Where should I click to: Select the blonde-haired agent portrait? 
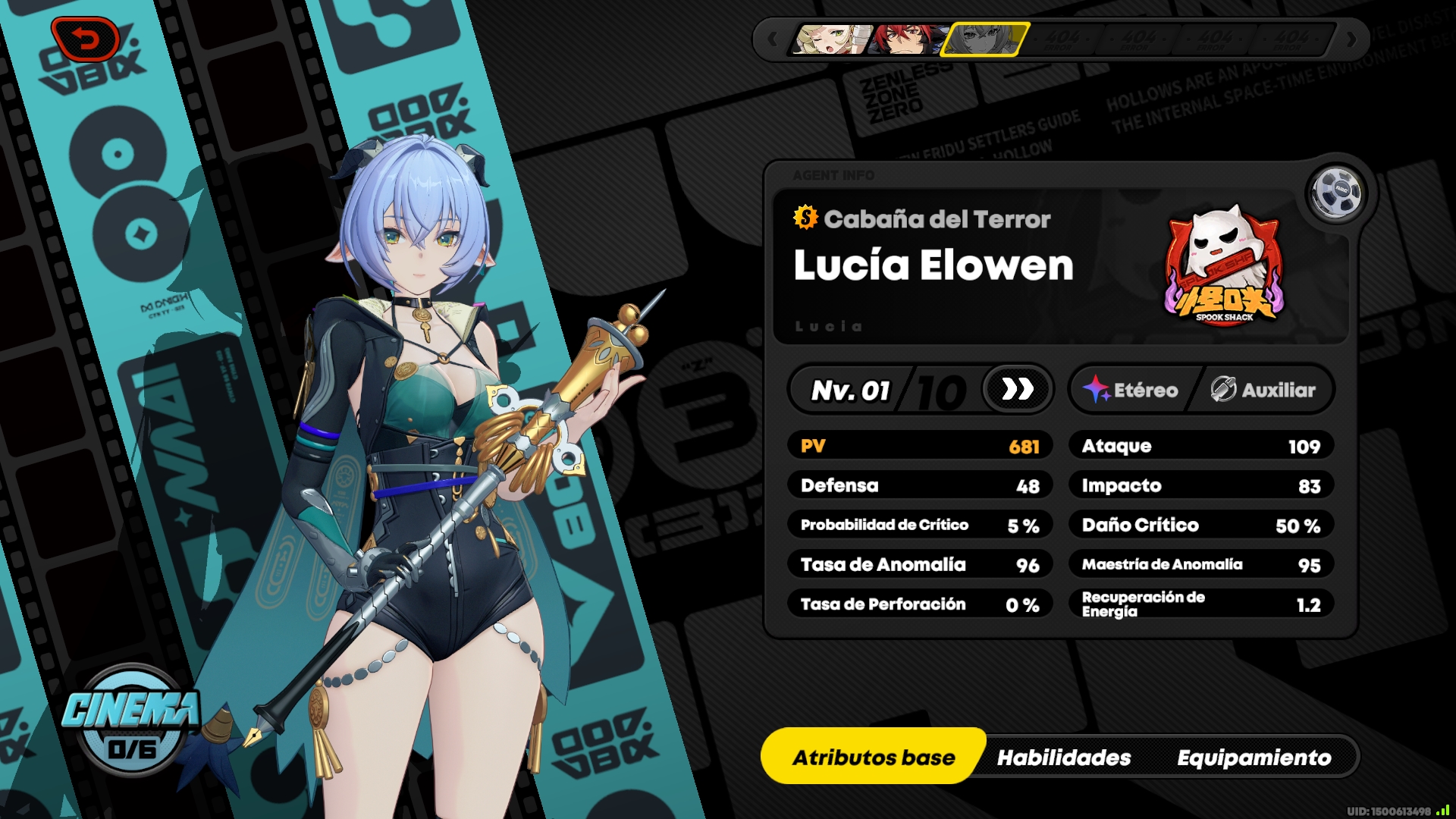click(829, 39)
